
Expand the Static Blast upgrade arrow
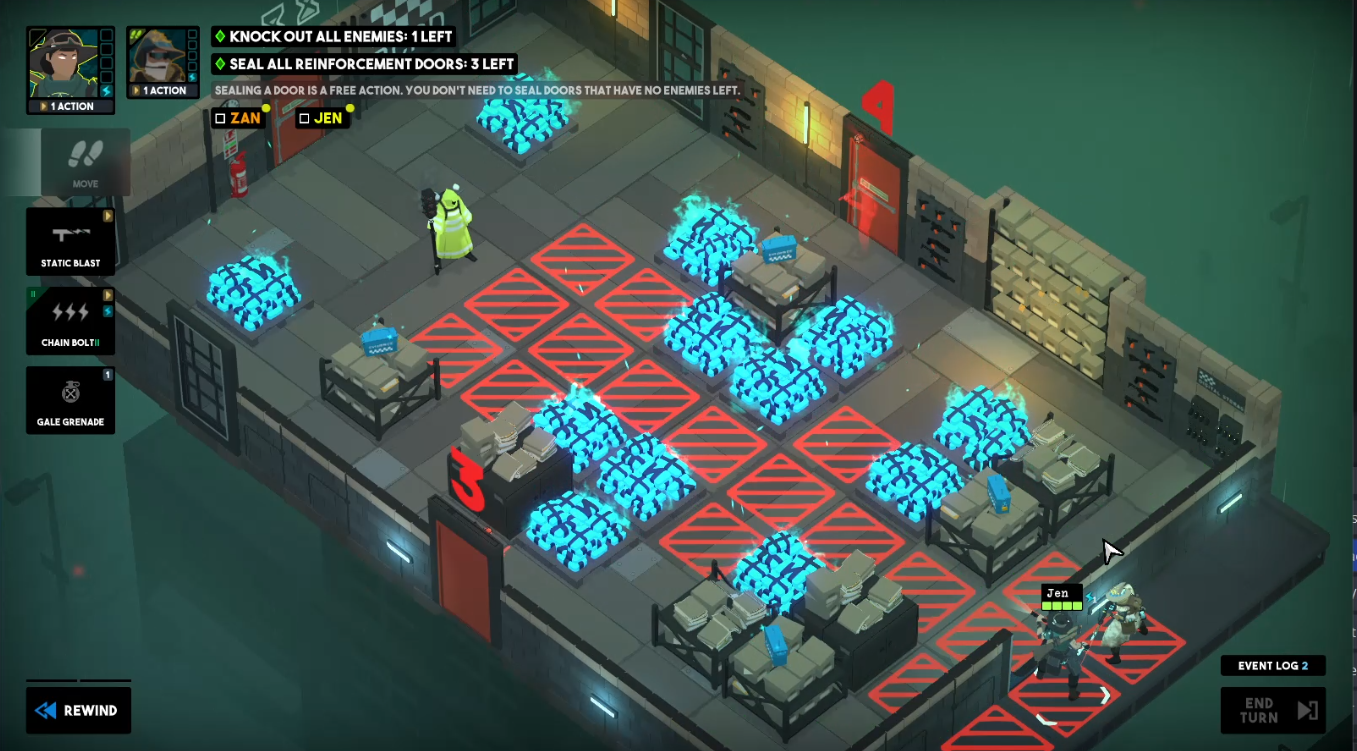click(x=107, y=217)
